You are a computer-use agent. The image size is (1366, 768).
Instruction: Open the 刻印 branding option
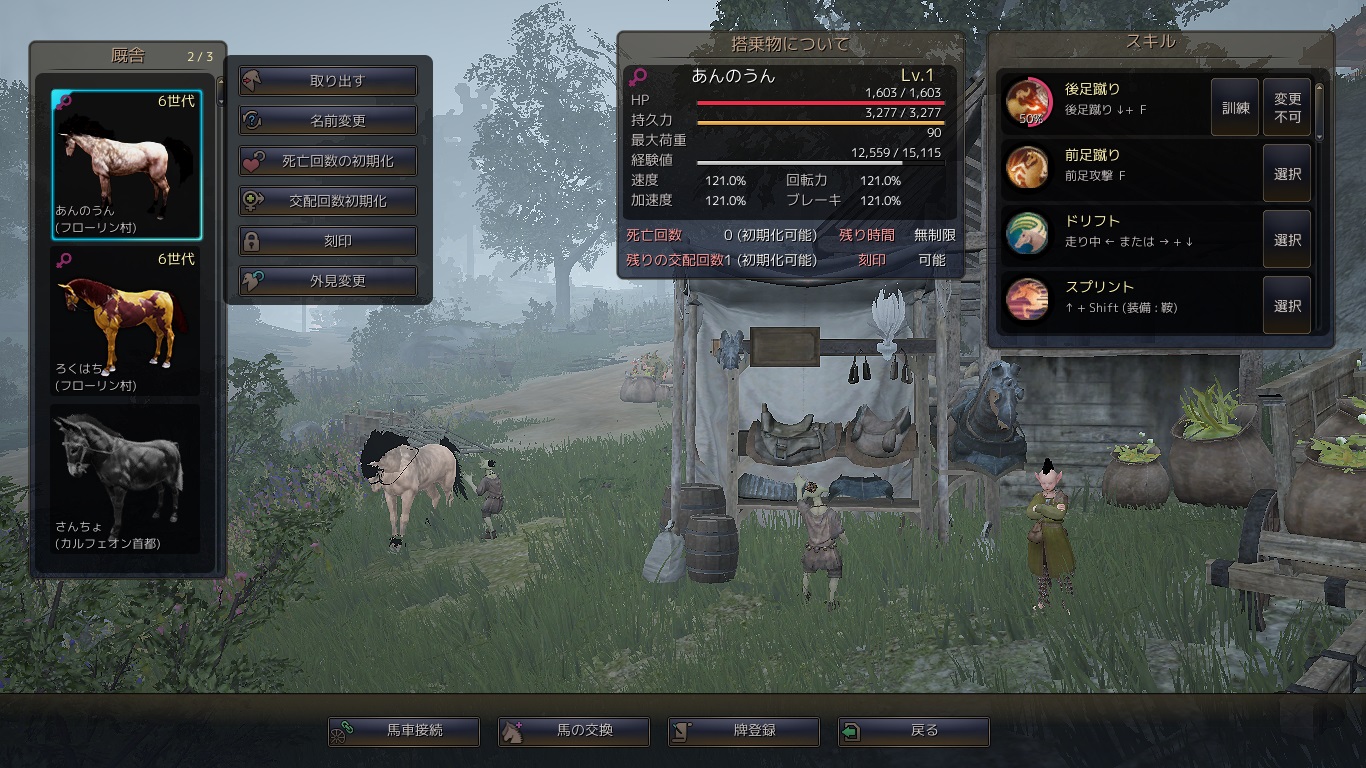(328, 241)
